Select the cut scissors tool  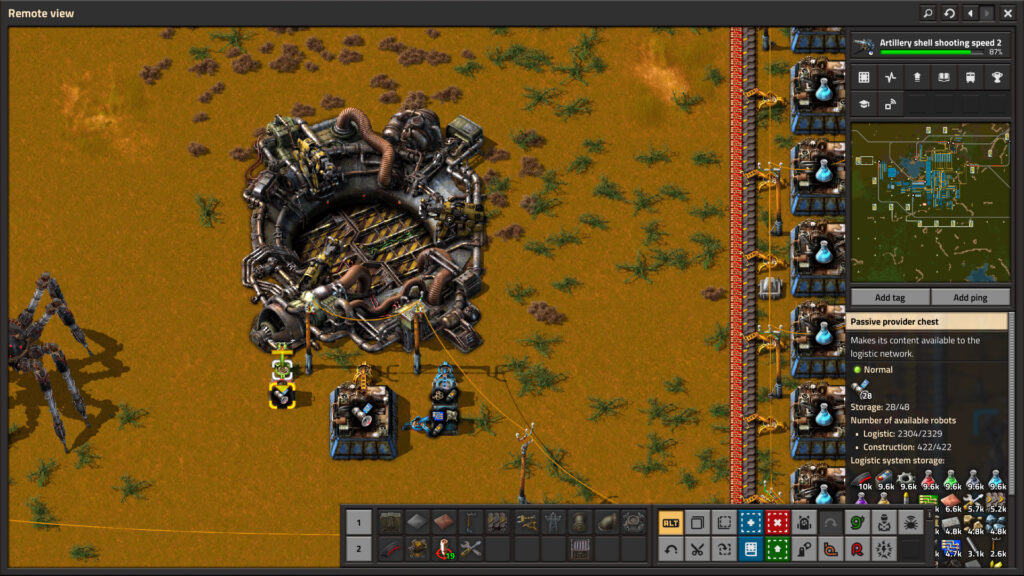697,549
